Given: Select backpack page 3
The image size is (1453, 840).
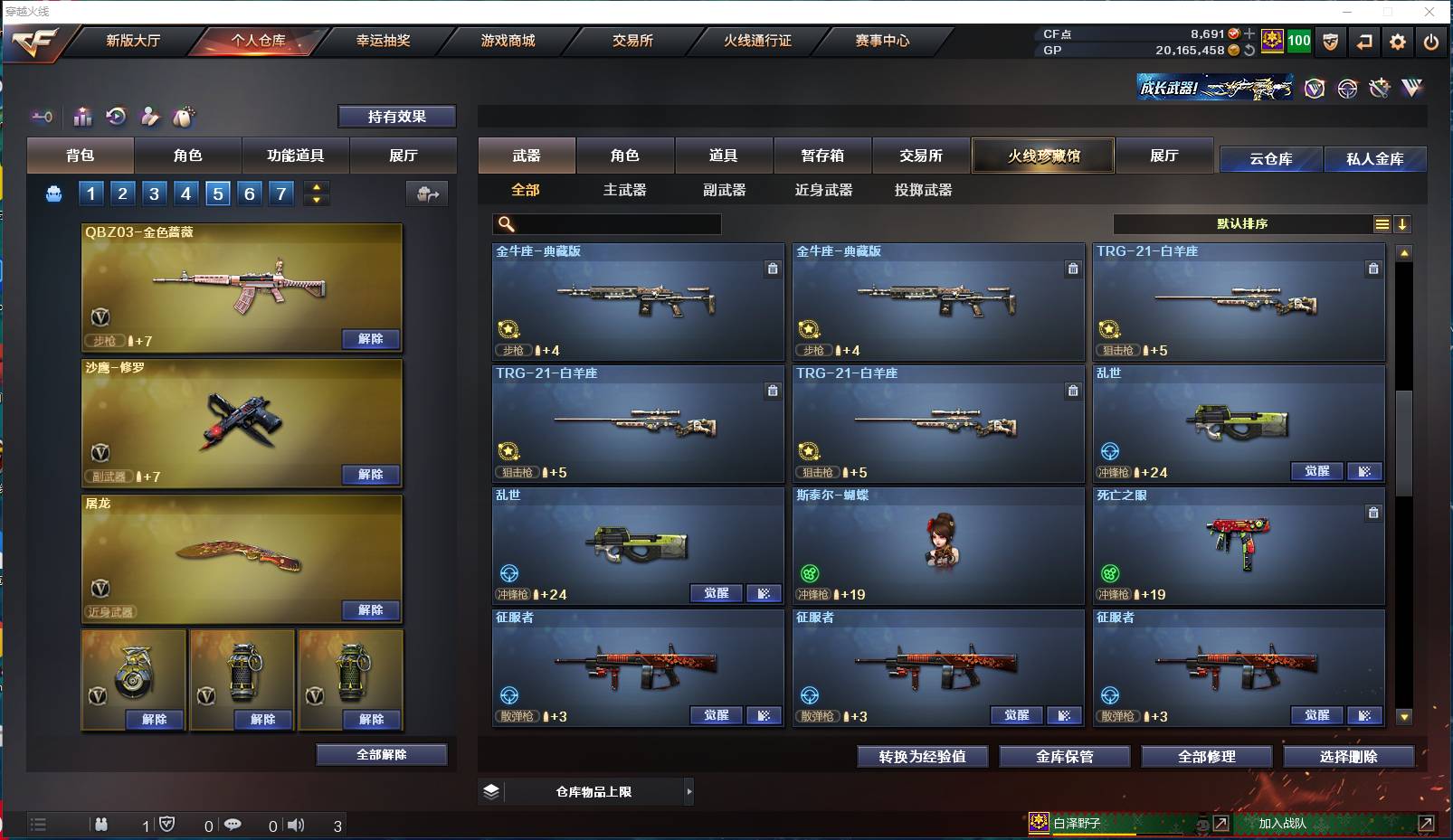Looking at the screenshot, I should click(x=154, y=193).
